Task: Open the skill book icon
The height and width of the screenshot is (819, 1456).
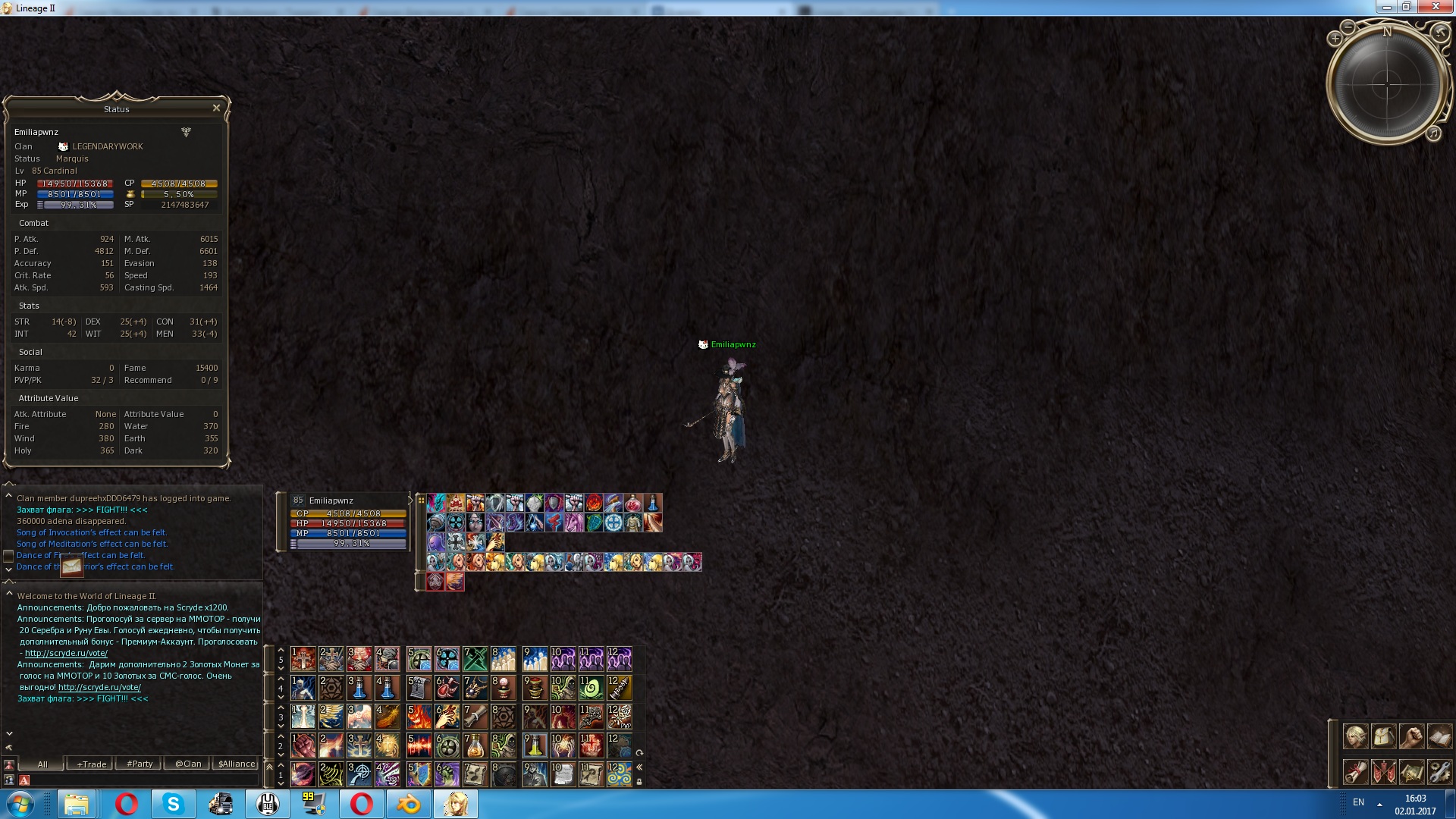Action: (1440, 736)
